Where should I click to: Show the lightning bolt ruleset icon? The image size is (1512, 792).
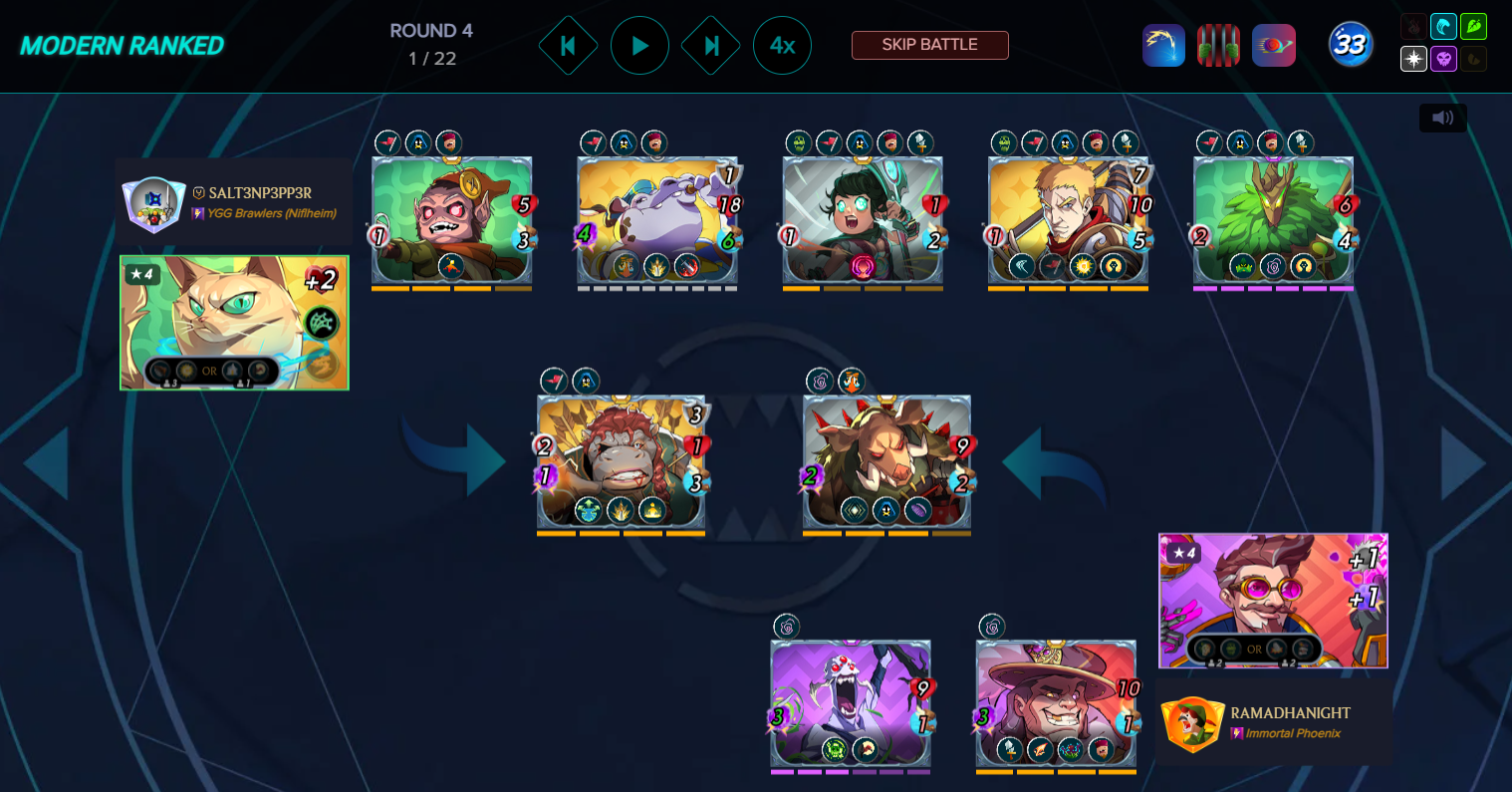(x=1162, y=46)
